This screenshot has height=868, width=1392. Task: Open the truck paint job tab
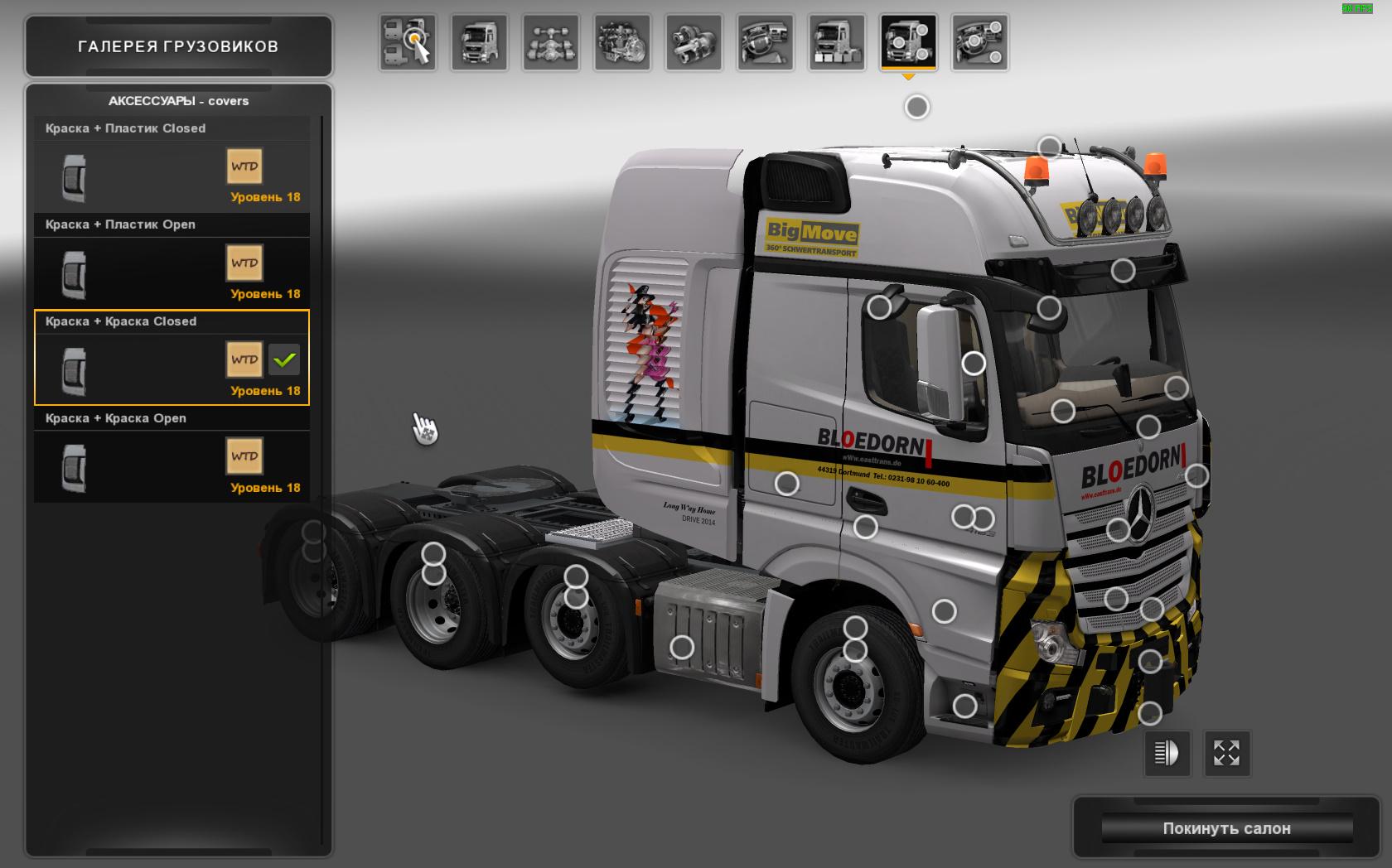pyautogui.click(x=837, y=42)
